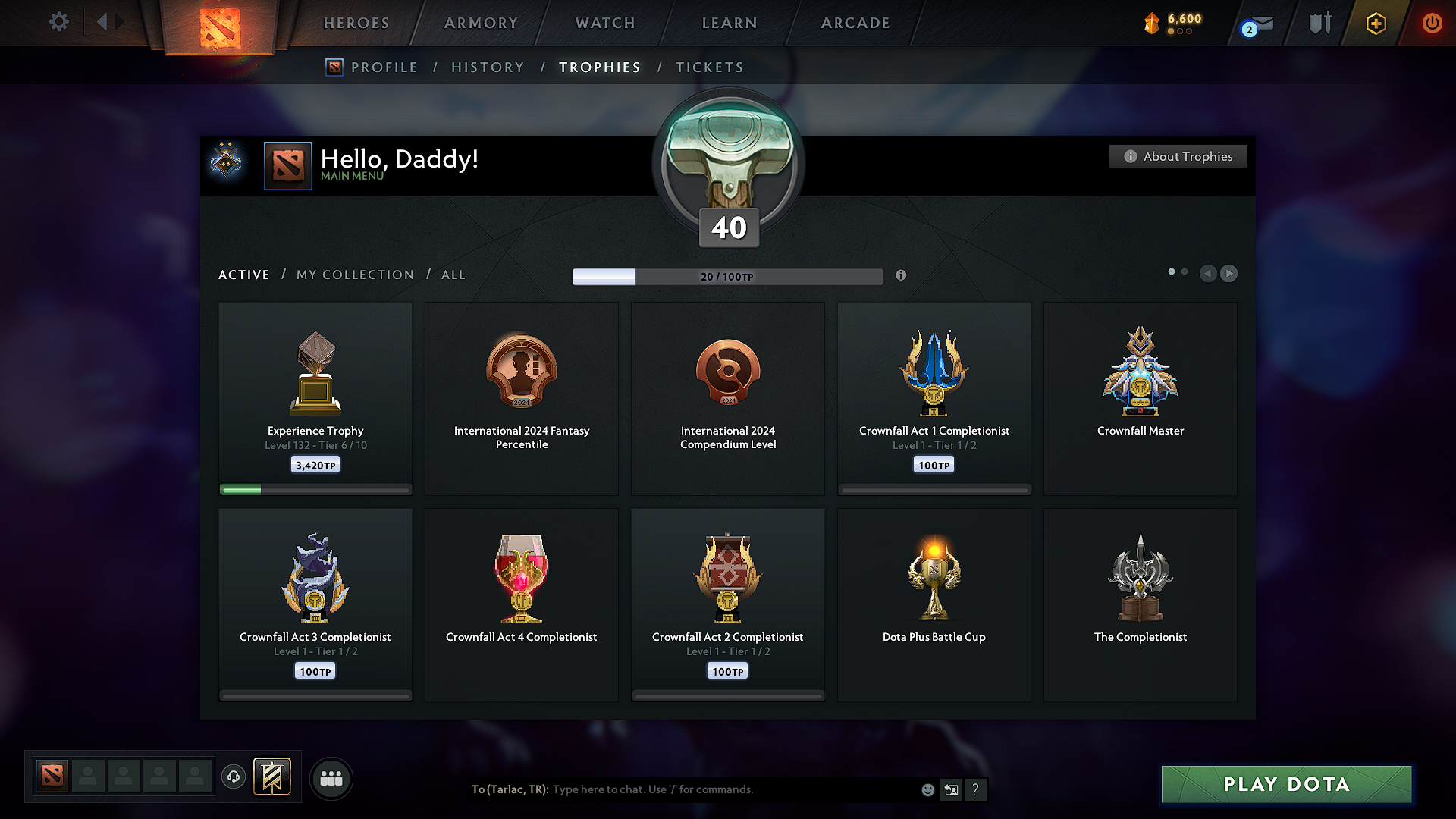Click the second page dot above trophy arrows

click(x=1185, y=271)
